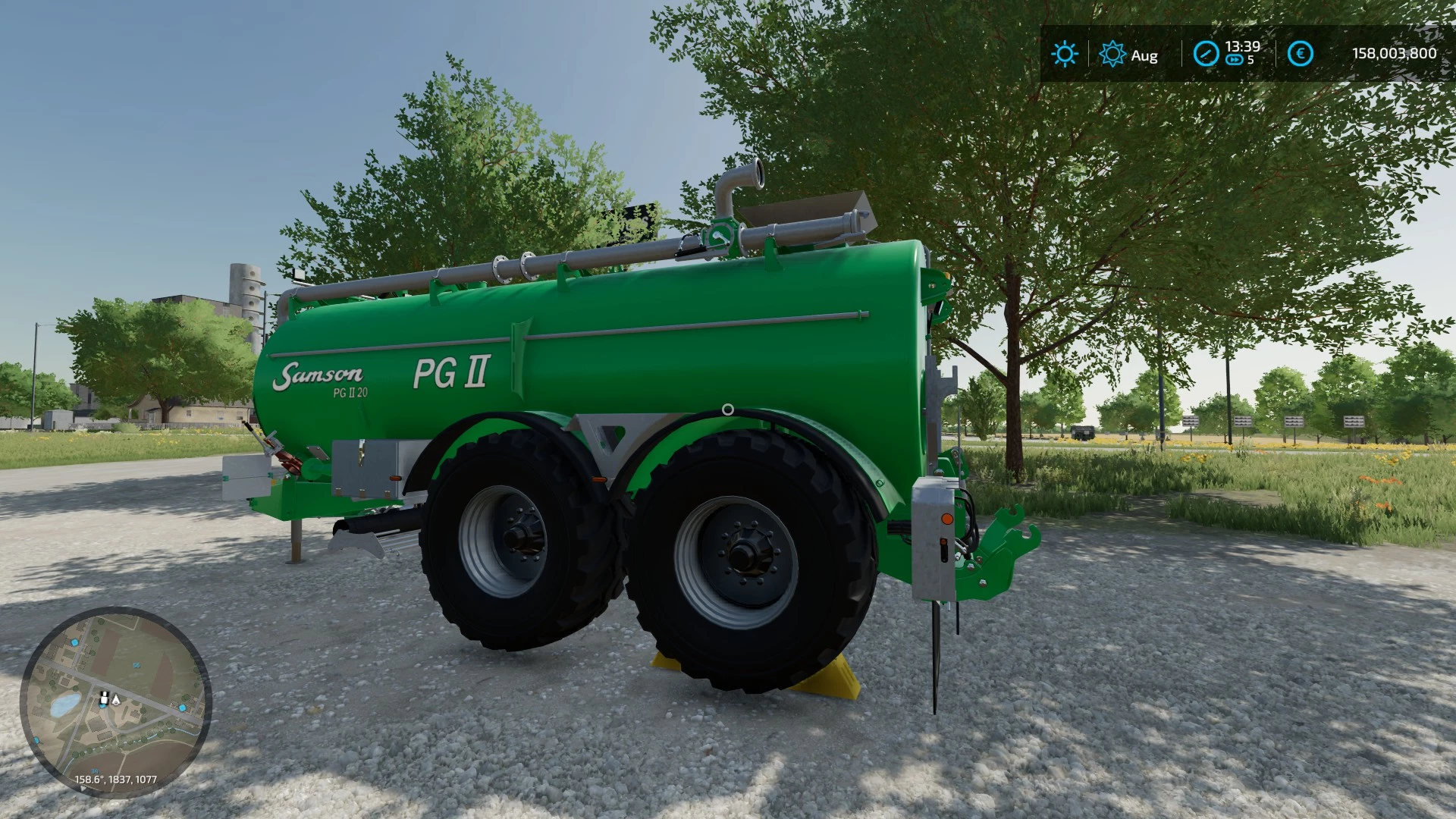
Task: Click the sun weather forecast icon
Action: point(1064,54)
